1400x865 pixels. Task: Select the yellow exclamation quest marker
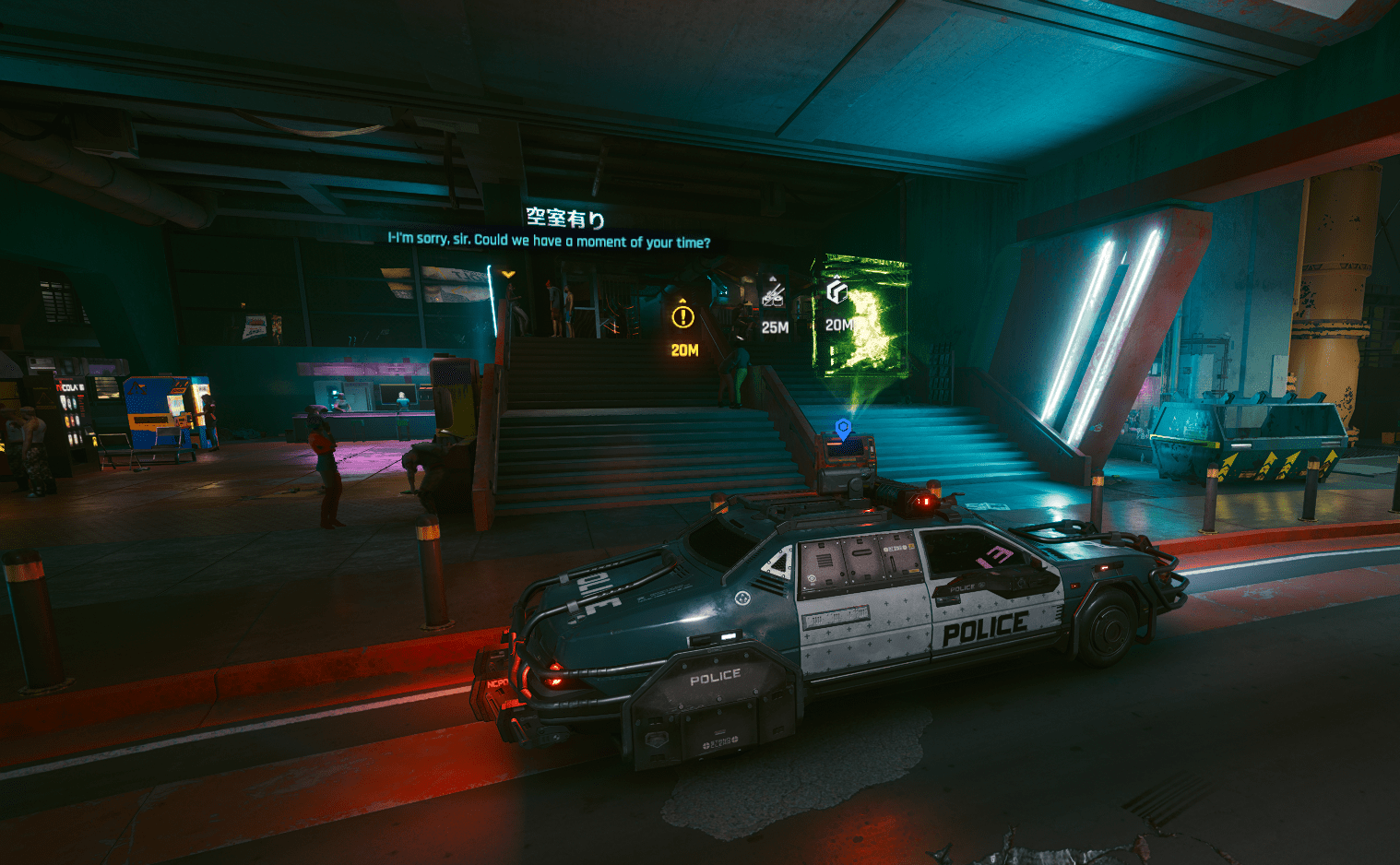682,316
